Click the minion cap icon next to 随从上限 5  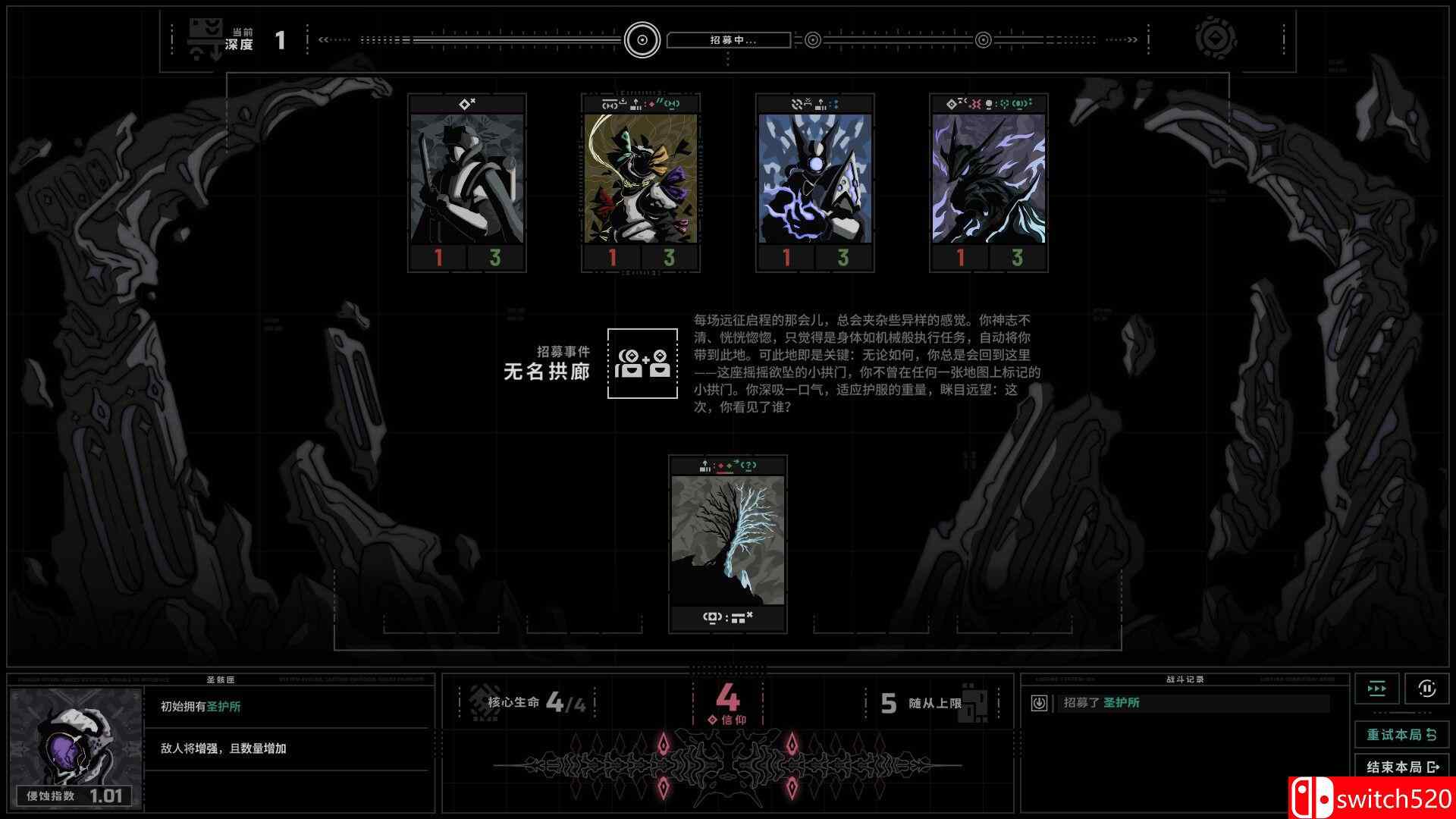[973, 704]
